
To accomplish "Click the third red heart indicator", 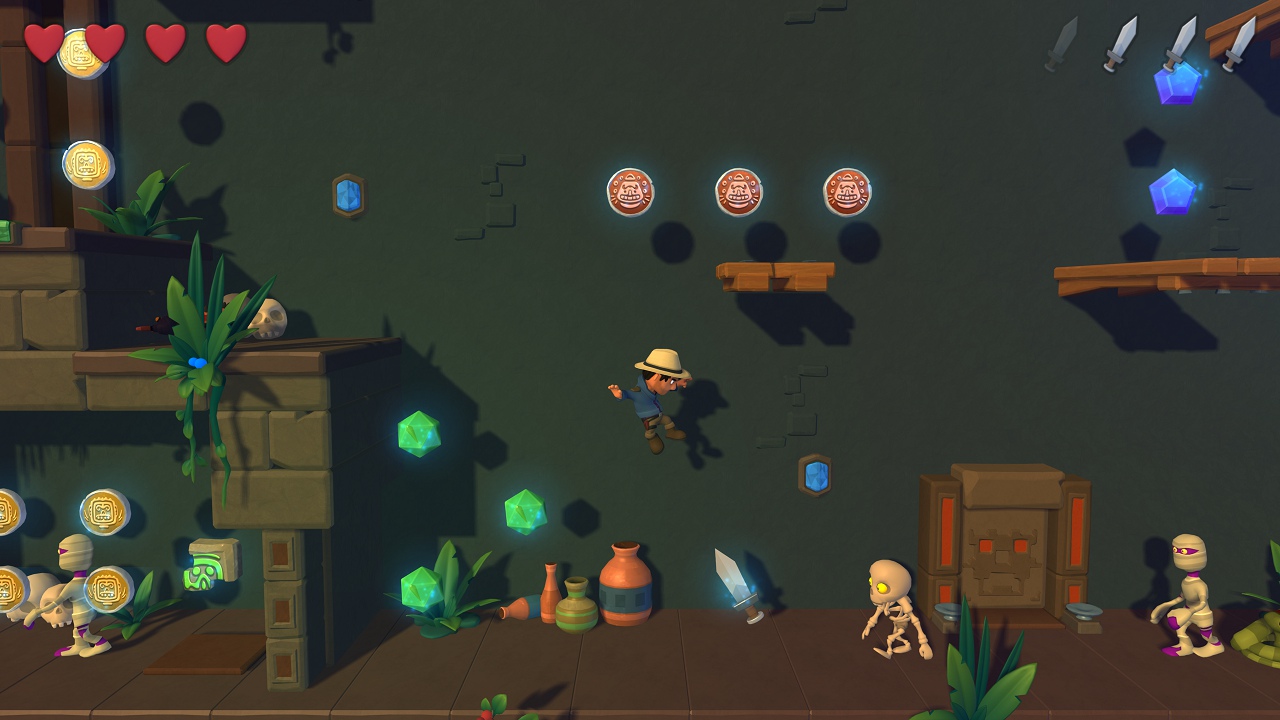I will pos(168,44).
